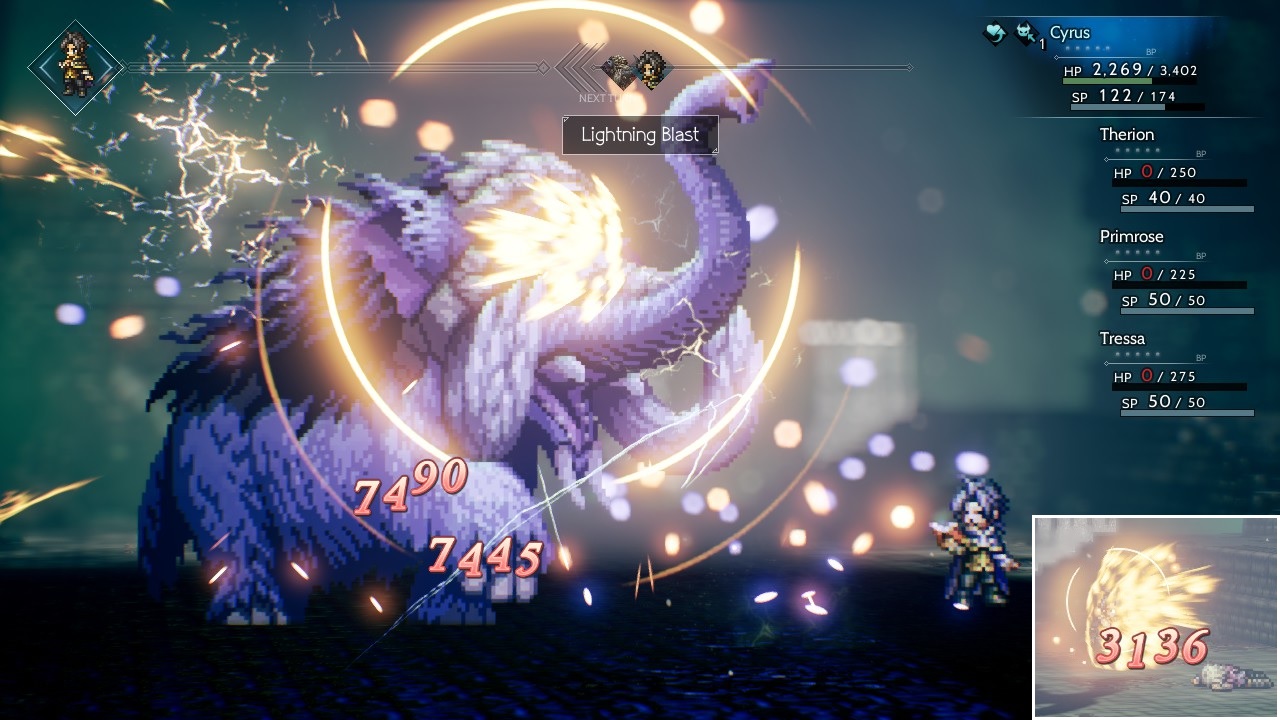Select the enemy's next-turn order icon

pyautogui.click(x=619, y=69)
